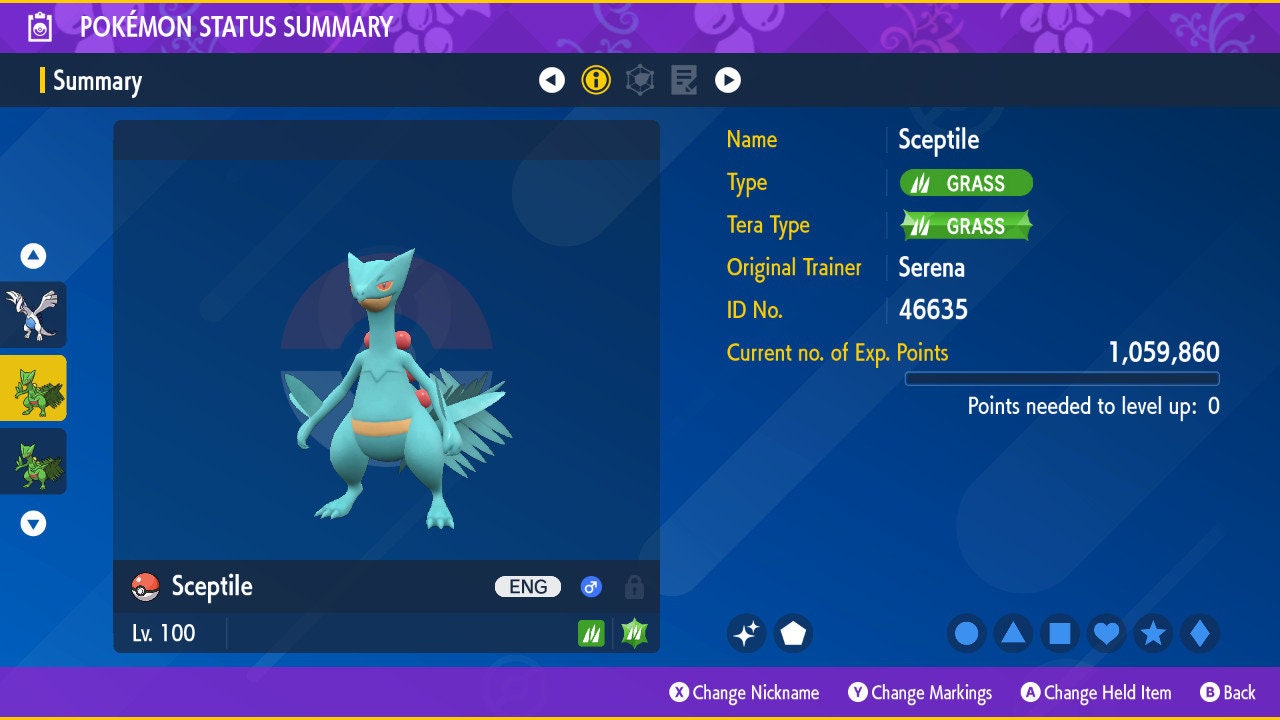
Task: Toggle the star marking
Action: point(1153,633)
